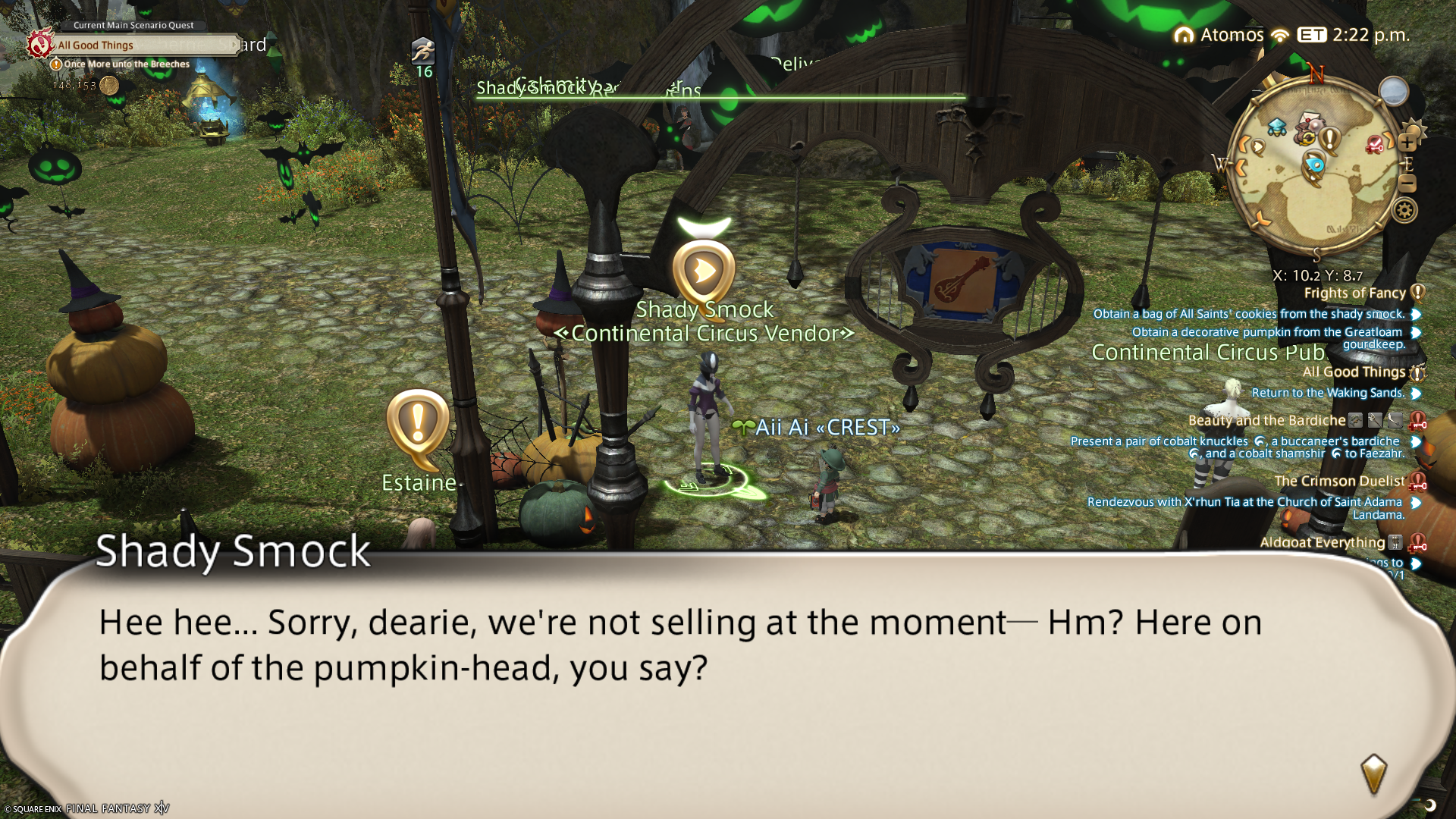Select The Crimson Duelist quest entry
Screen dimensions: 1456x819
(1339, 482)
